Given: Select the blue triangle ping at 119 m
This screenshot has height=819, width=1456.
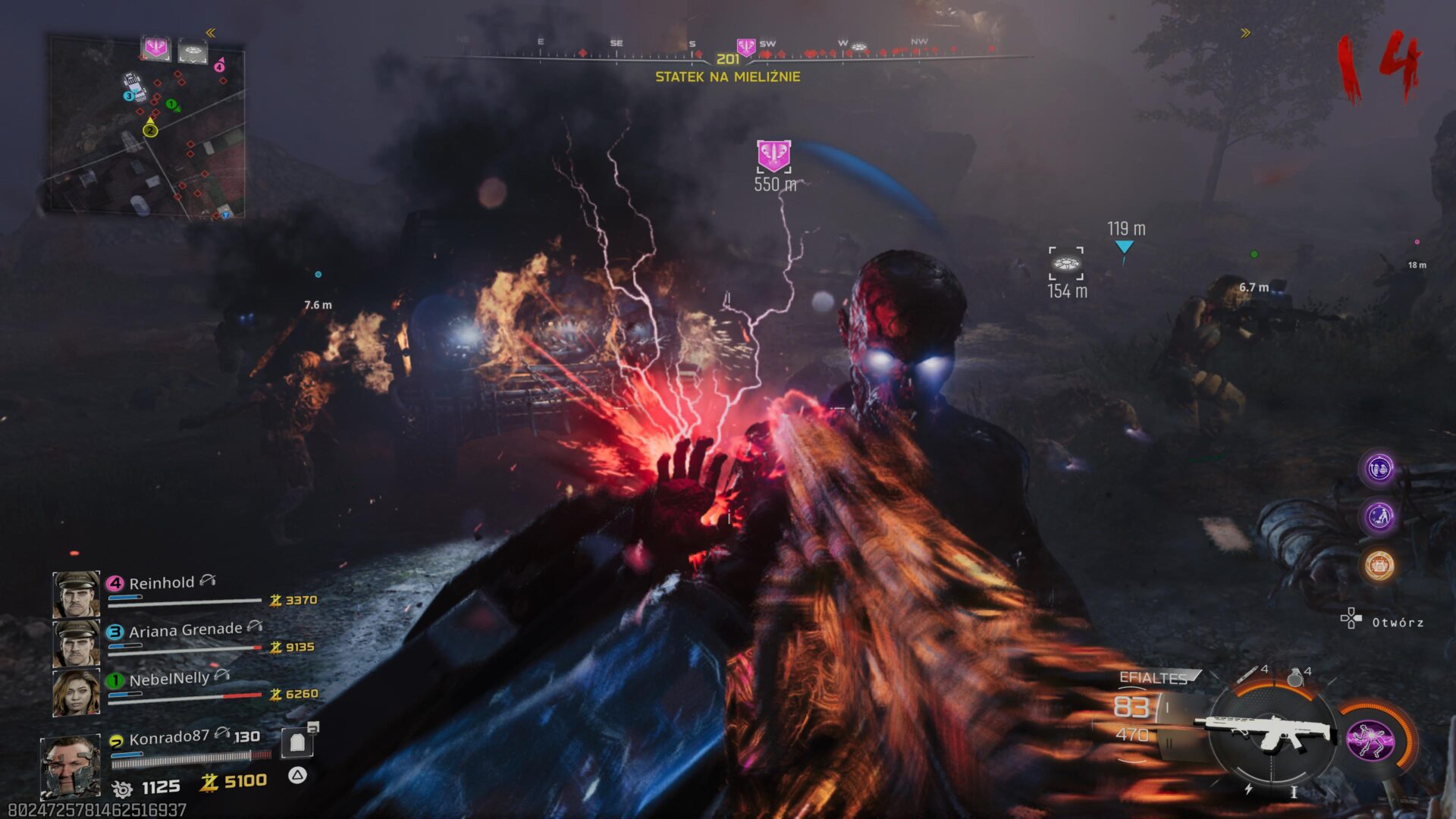Looking at the screenshot, I should [1124, 247].
